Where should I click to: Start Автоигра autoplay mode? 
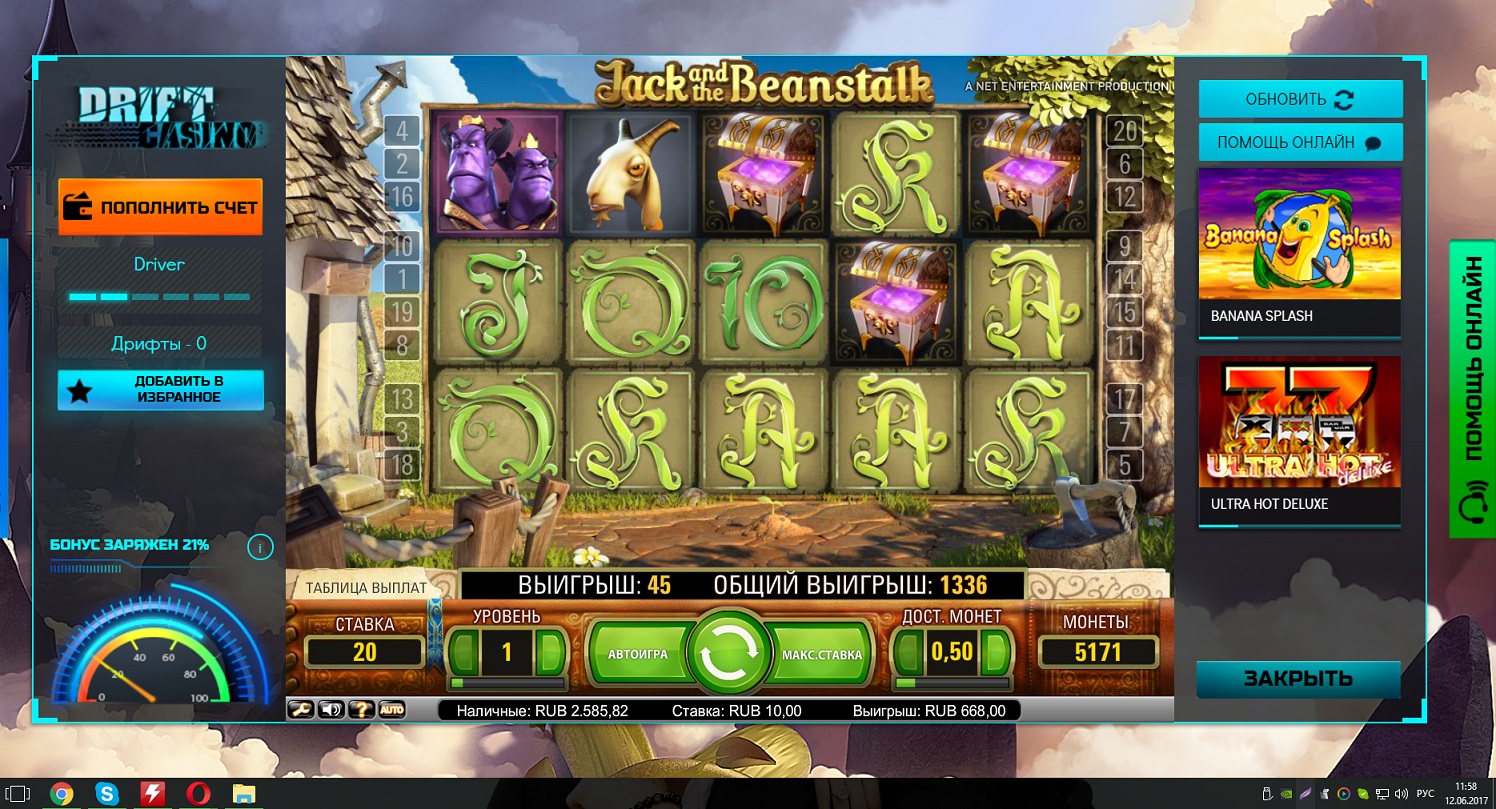(x=637, y=654)
